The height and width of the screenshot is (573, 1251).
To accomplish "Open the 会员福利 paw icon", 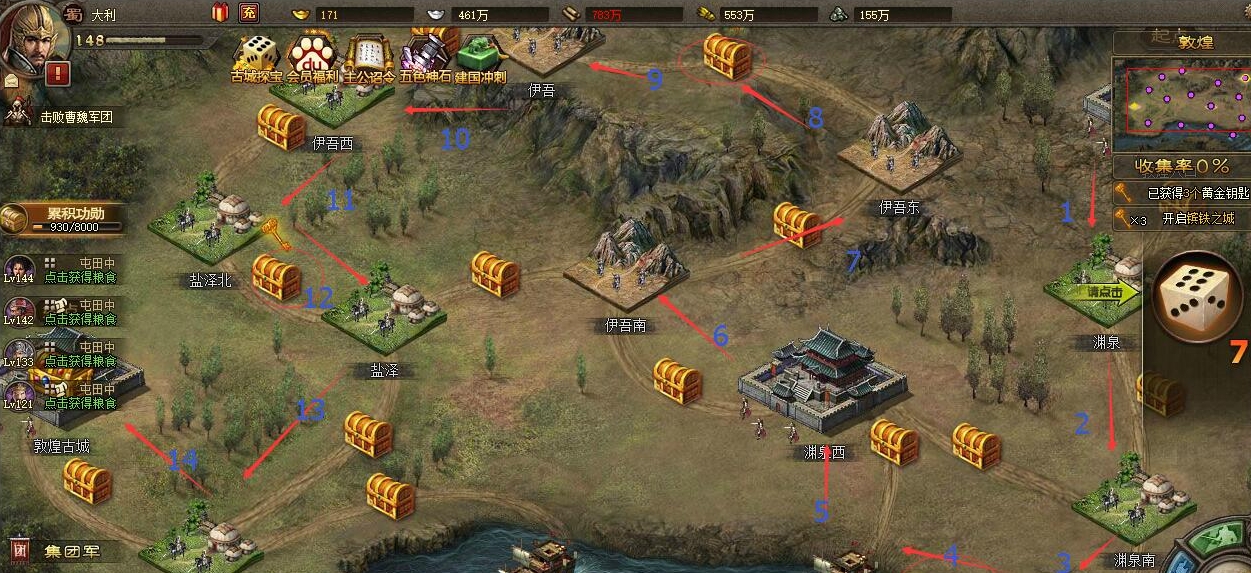I will click(311, 56).
